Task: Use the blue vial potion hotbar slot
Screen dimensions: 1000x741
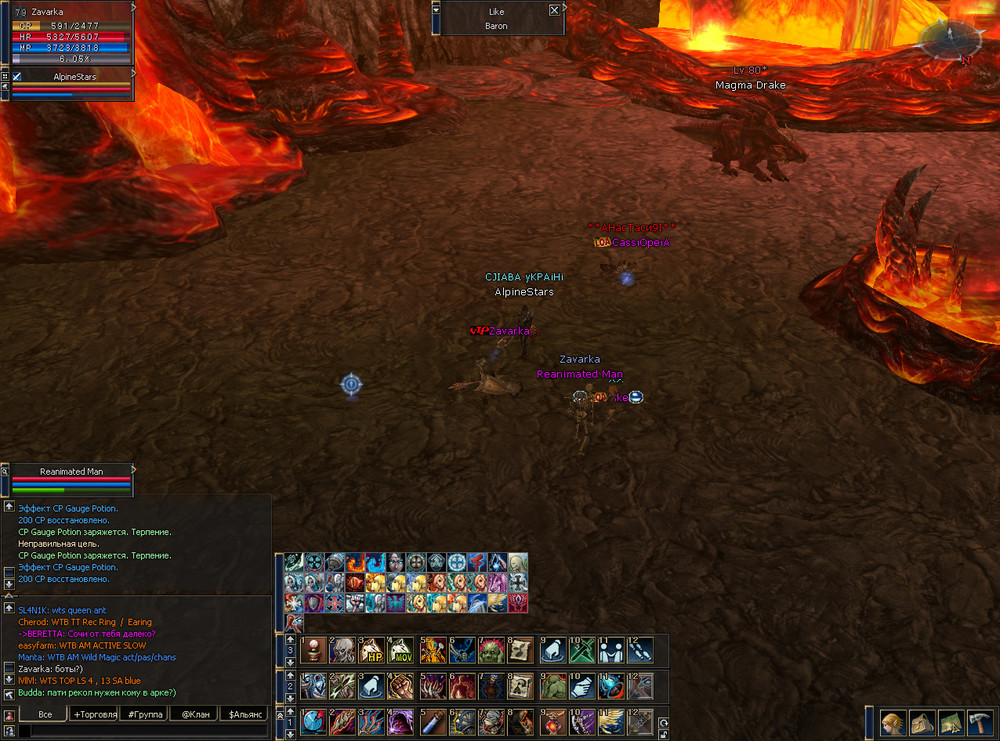Action: (x=432, y=721)
